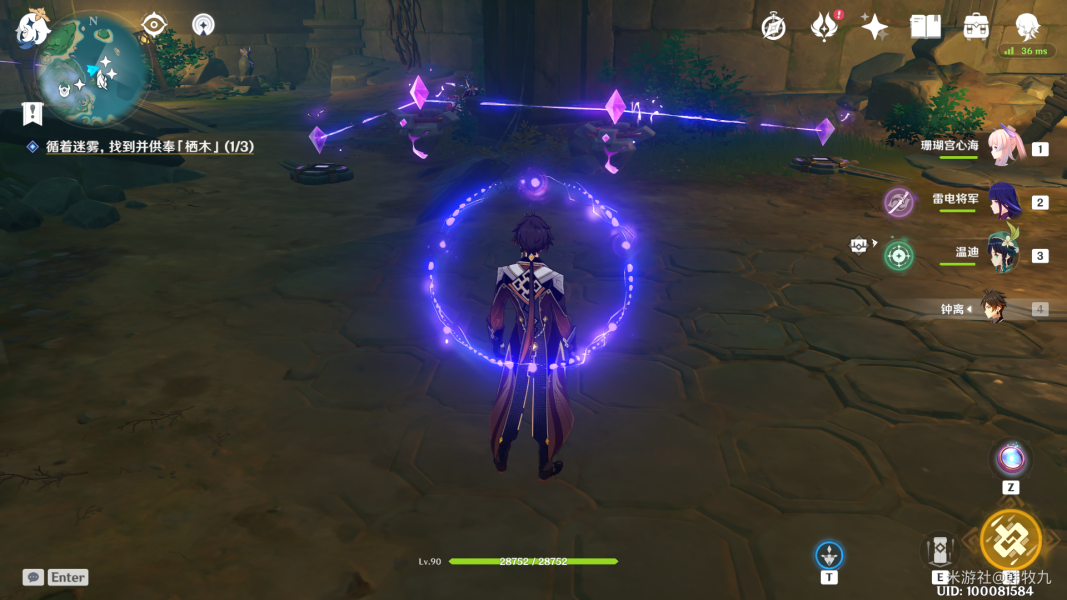Activate the eye-shaped Elemental Sight icon
Viewport: 1067px width, 600px height.
pos(153,24)
